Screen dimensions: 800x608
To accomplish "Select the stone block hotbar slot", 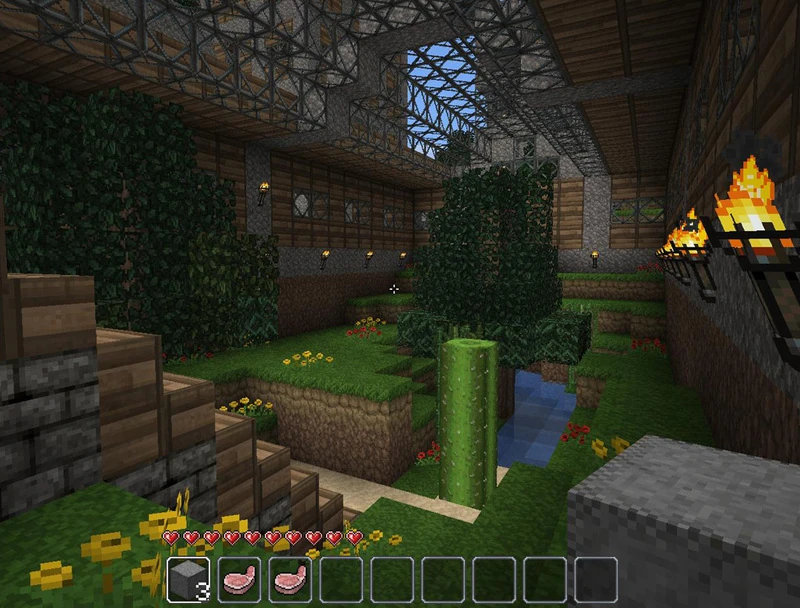I will point(187,580).
